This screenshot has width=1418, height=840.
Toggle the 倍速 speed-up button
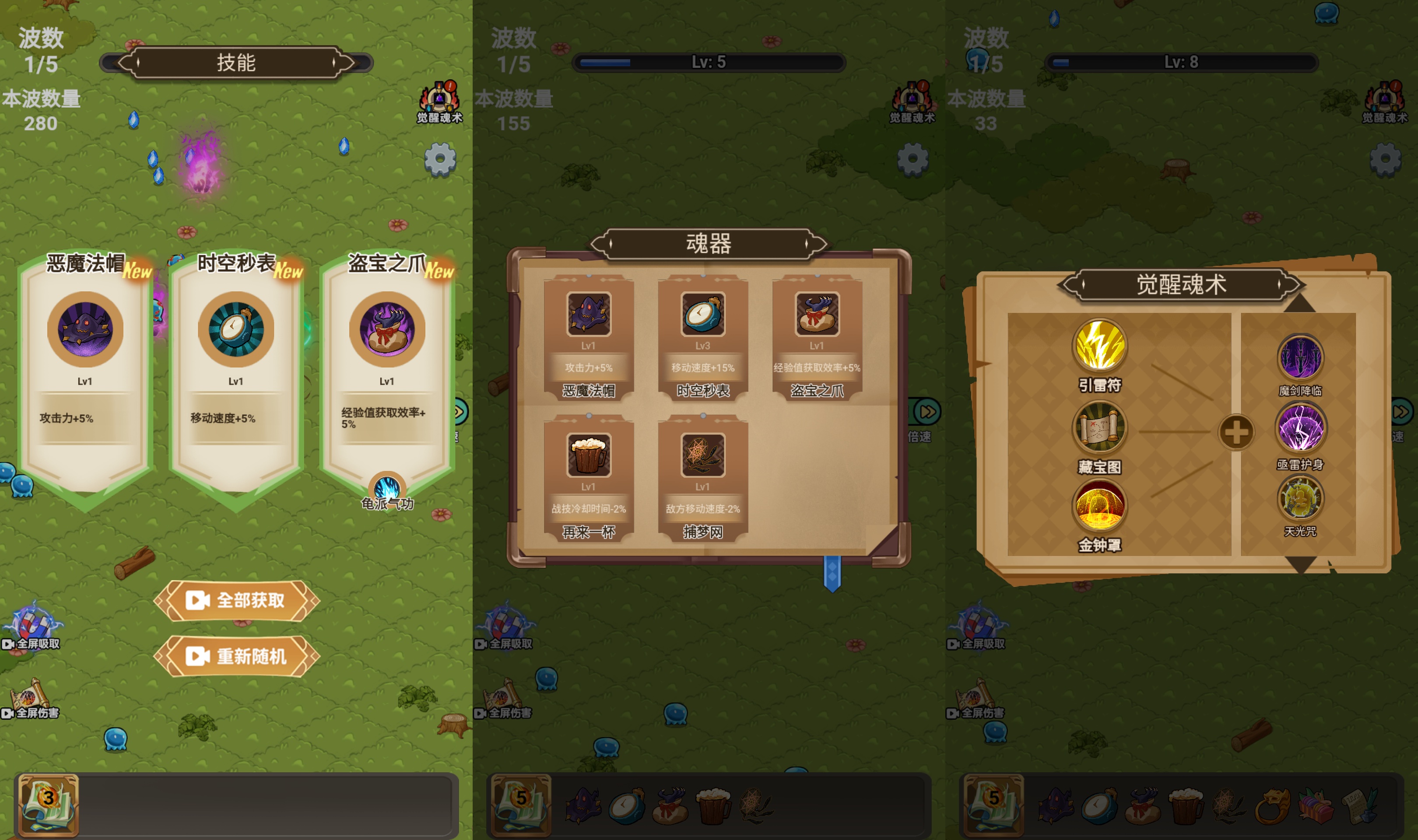tap(927, 412)
